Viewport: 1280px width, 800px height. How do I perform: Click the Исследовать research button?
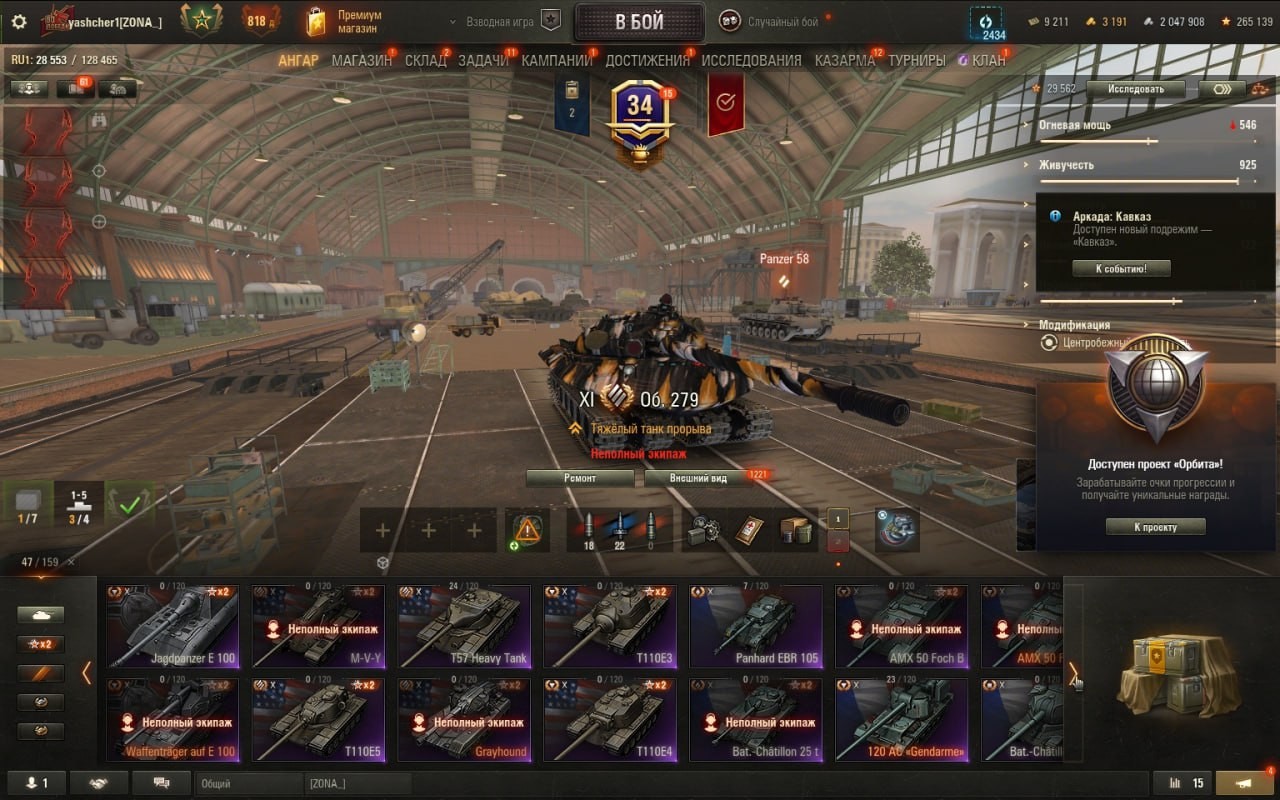[1135, 89]
